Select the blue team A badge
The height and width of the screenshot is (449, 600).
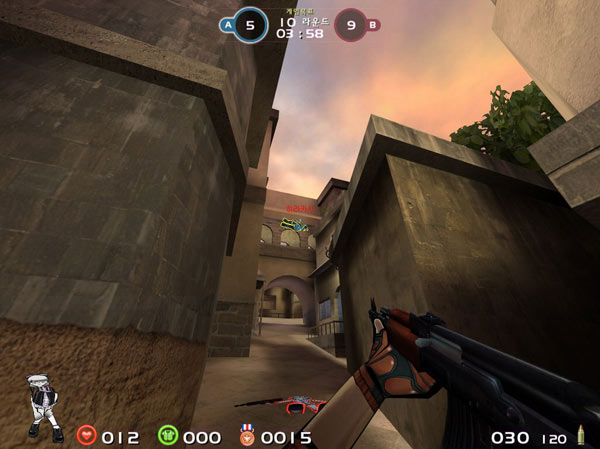[x=227, y=25]
